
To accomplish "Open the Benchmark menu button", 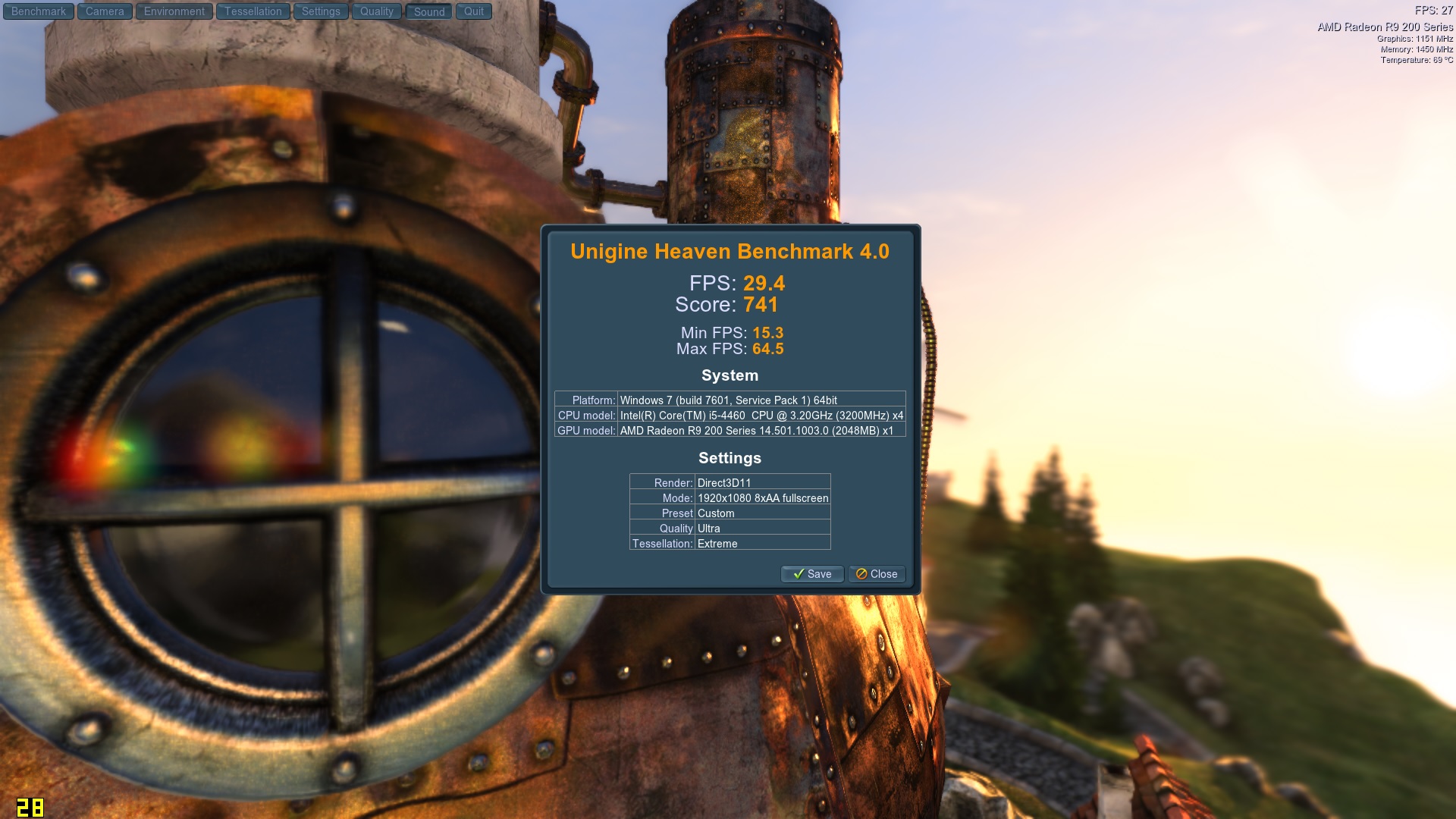I will 39,11.
